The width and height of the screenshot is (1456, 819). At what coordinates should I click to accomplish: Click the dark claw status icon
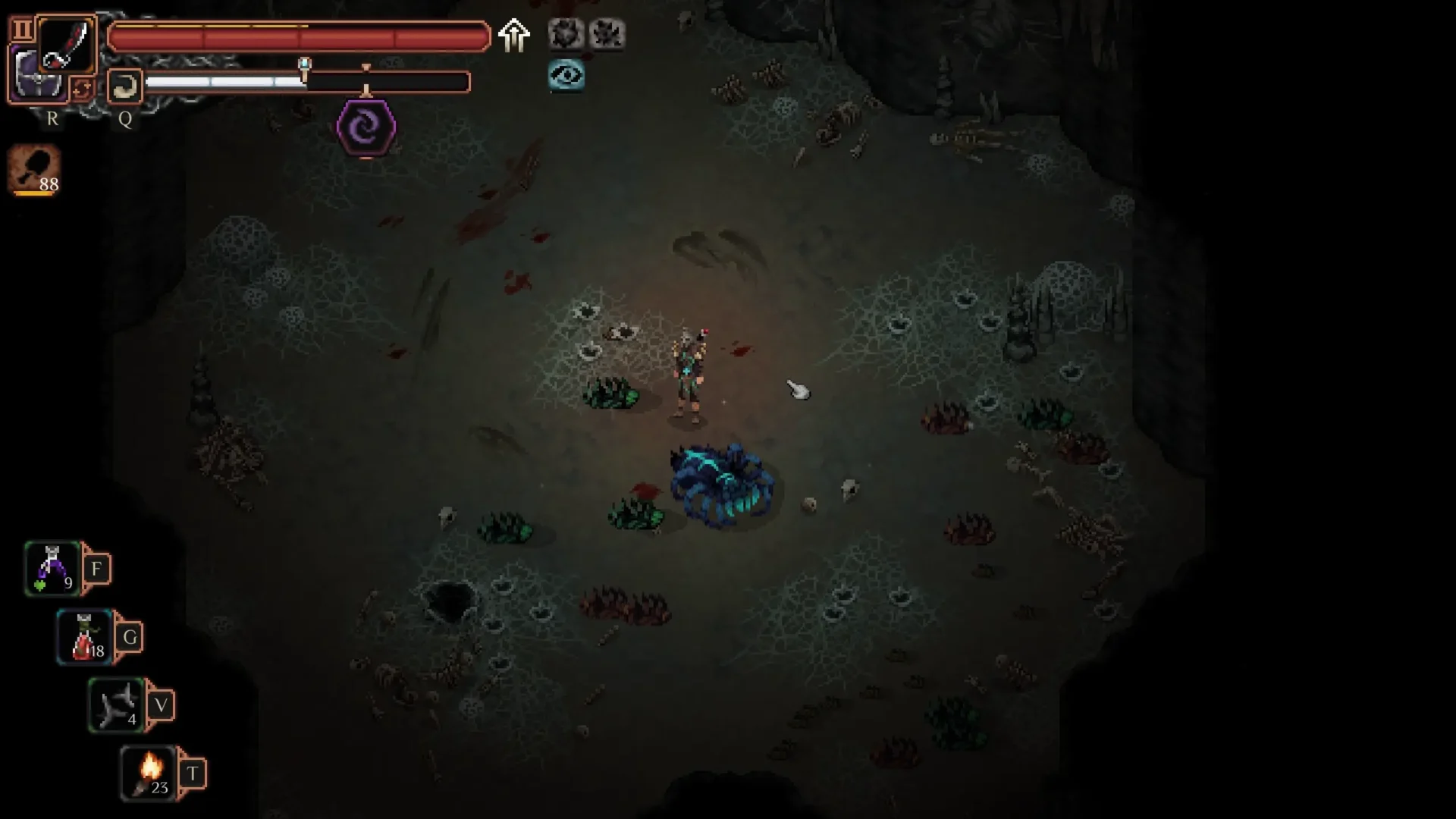pos(607,33)
